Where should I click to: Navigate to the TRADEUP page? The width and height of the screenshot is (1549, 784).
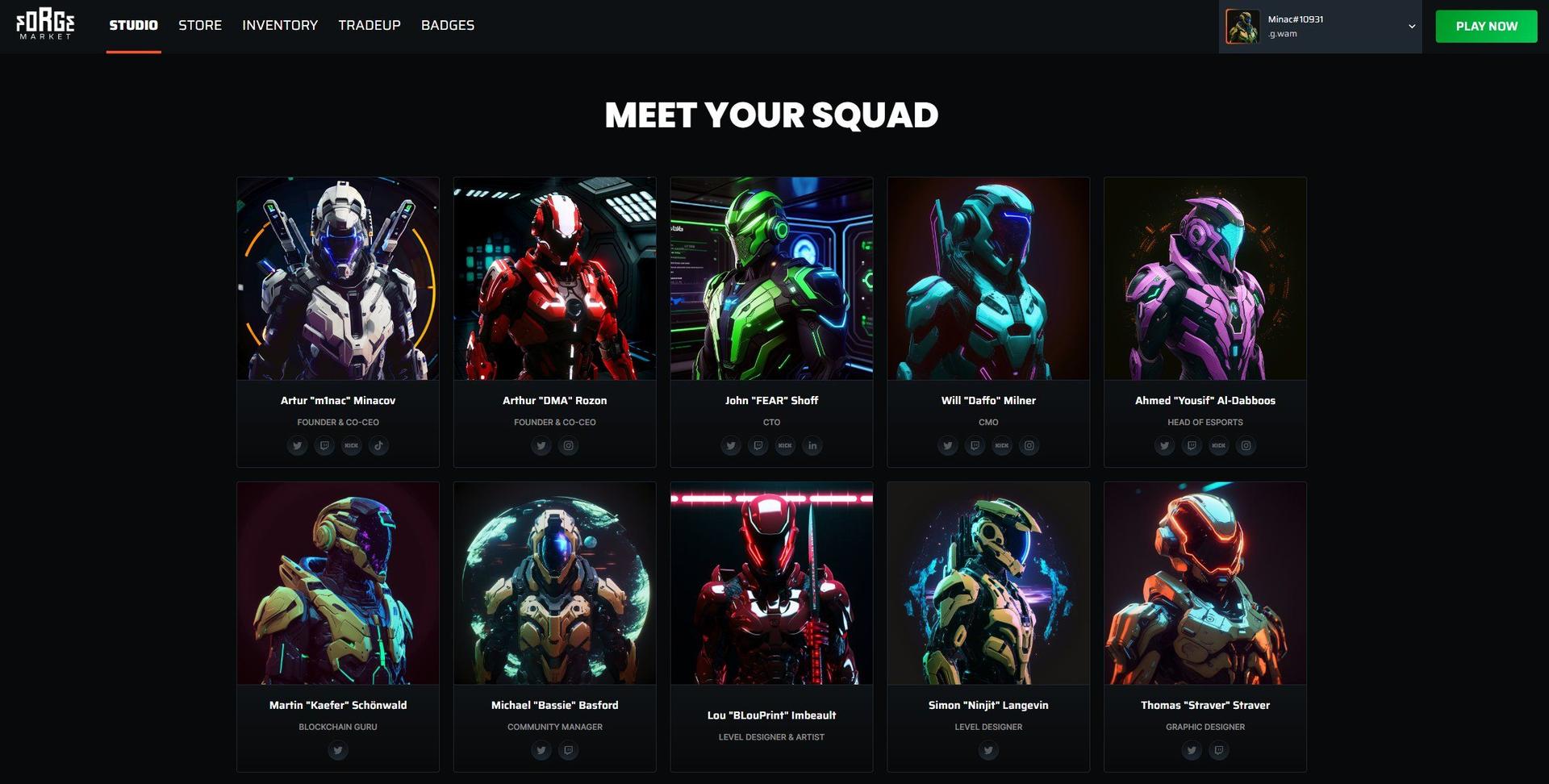coord(370,25)
